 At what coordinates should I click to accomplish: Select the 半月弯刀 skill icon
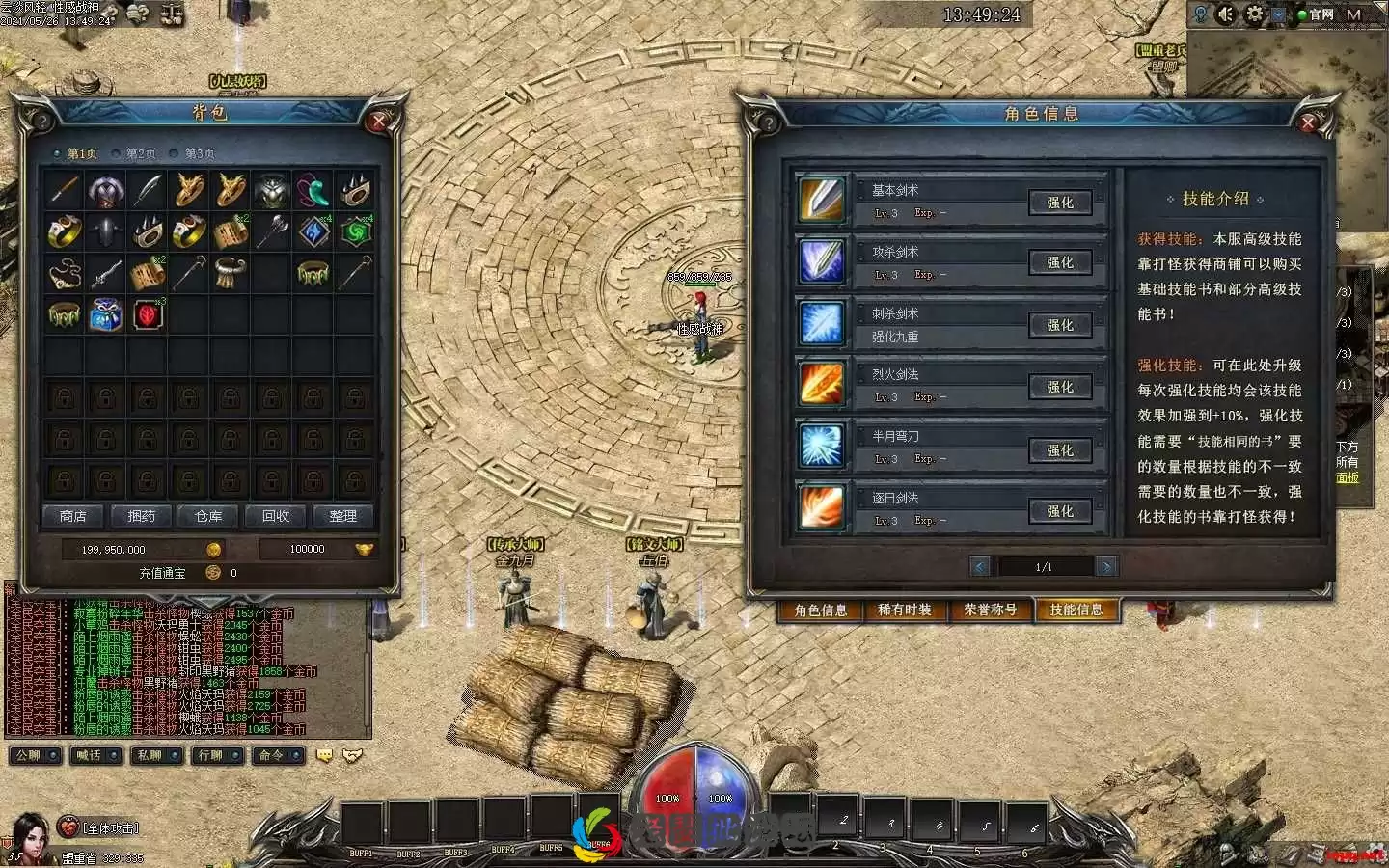coord(822,447)
